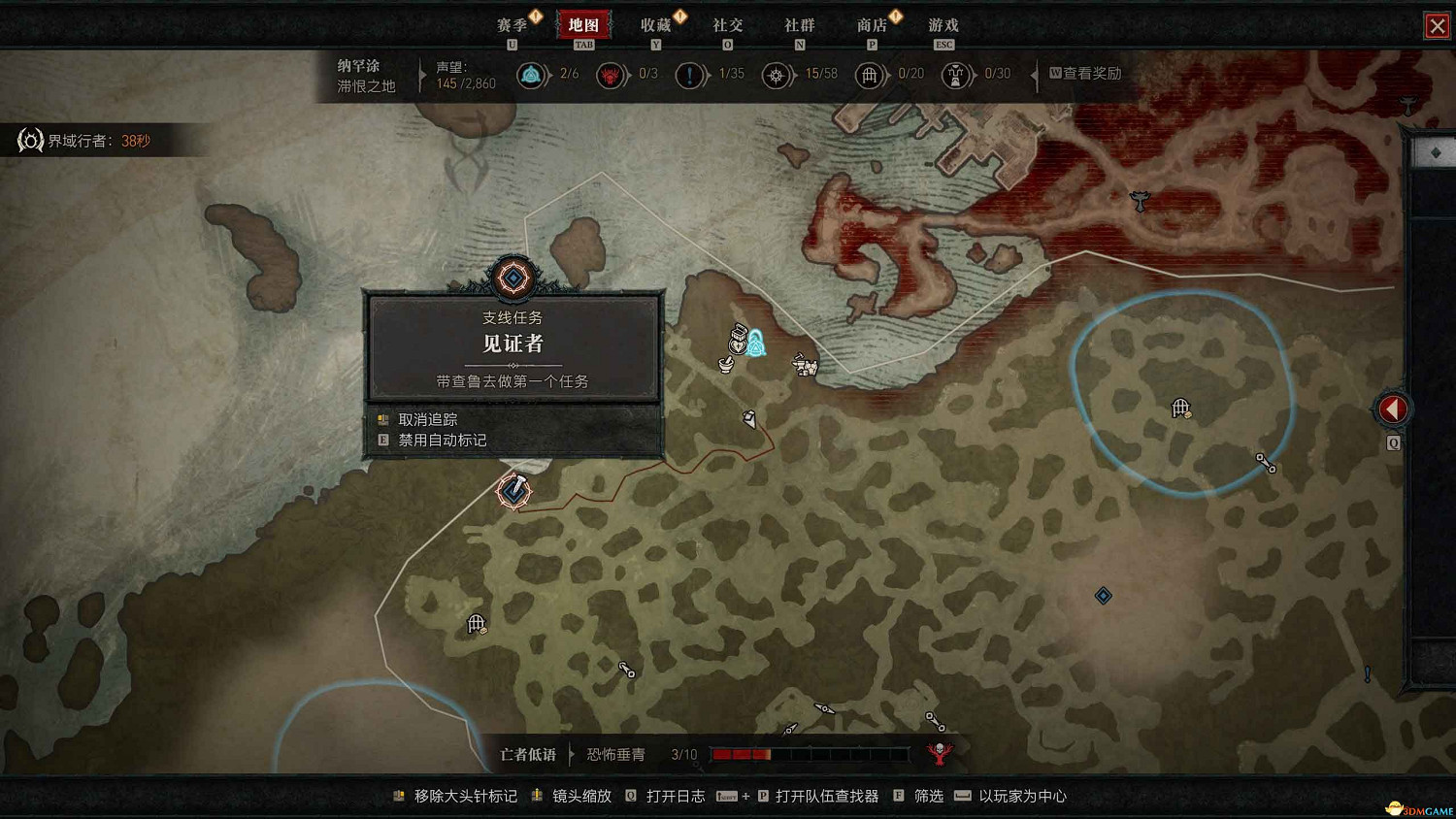
Task: Open the 商店 menu
Action: pos(872,25)
